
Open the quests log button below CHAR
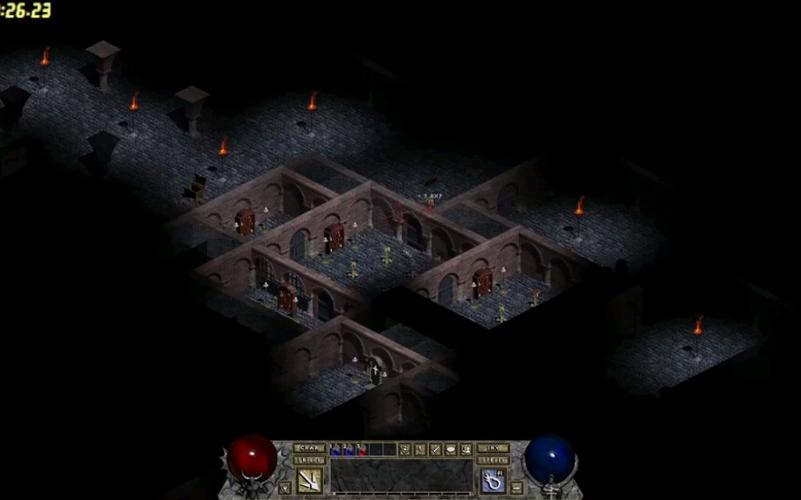click(309, 460)
